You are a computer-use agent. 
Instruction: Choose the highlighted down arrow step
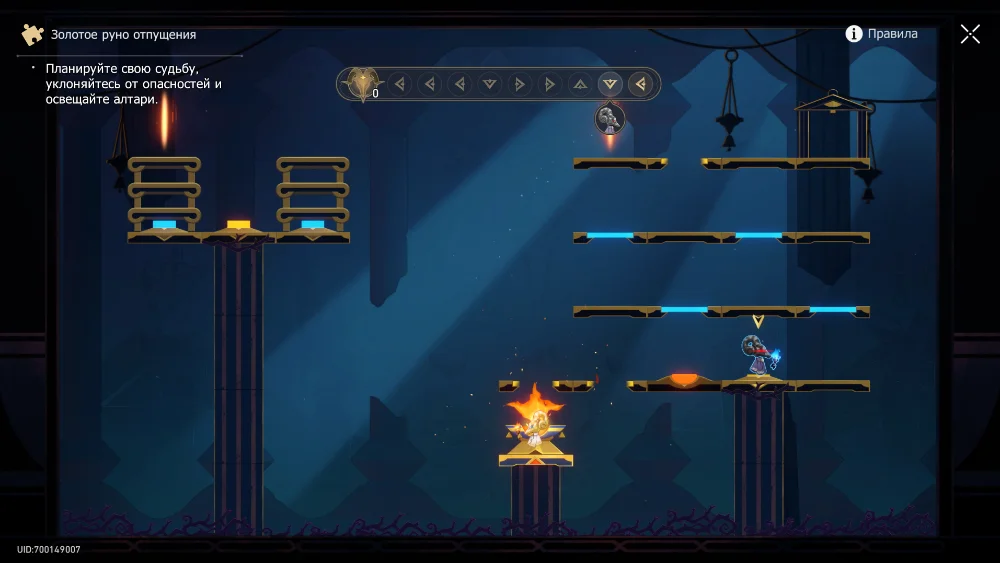(x=610, y=84)
